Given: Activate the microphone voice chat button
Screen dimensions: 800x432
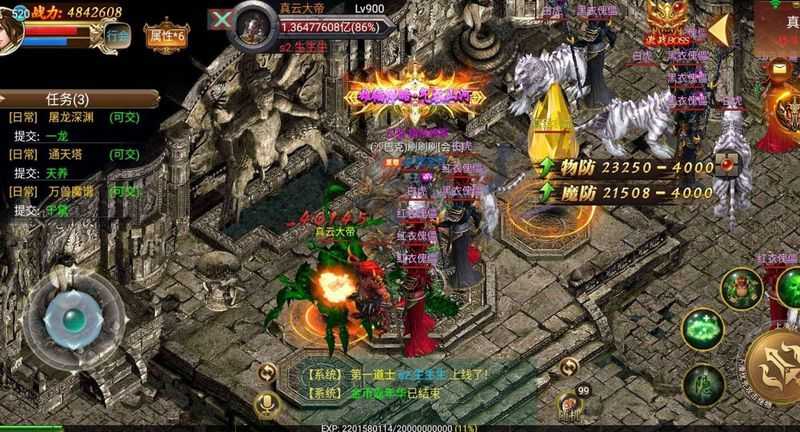Looking at the screenshot, I should tap(267, 404).
